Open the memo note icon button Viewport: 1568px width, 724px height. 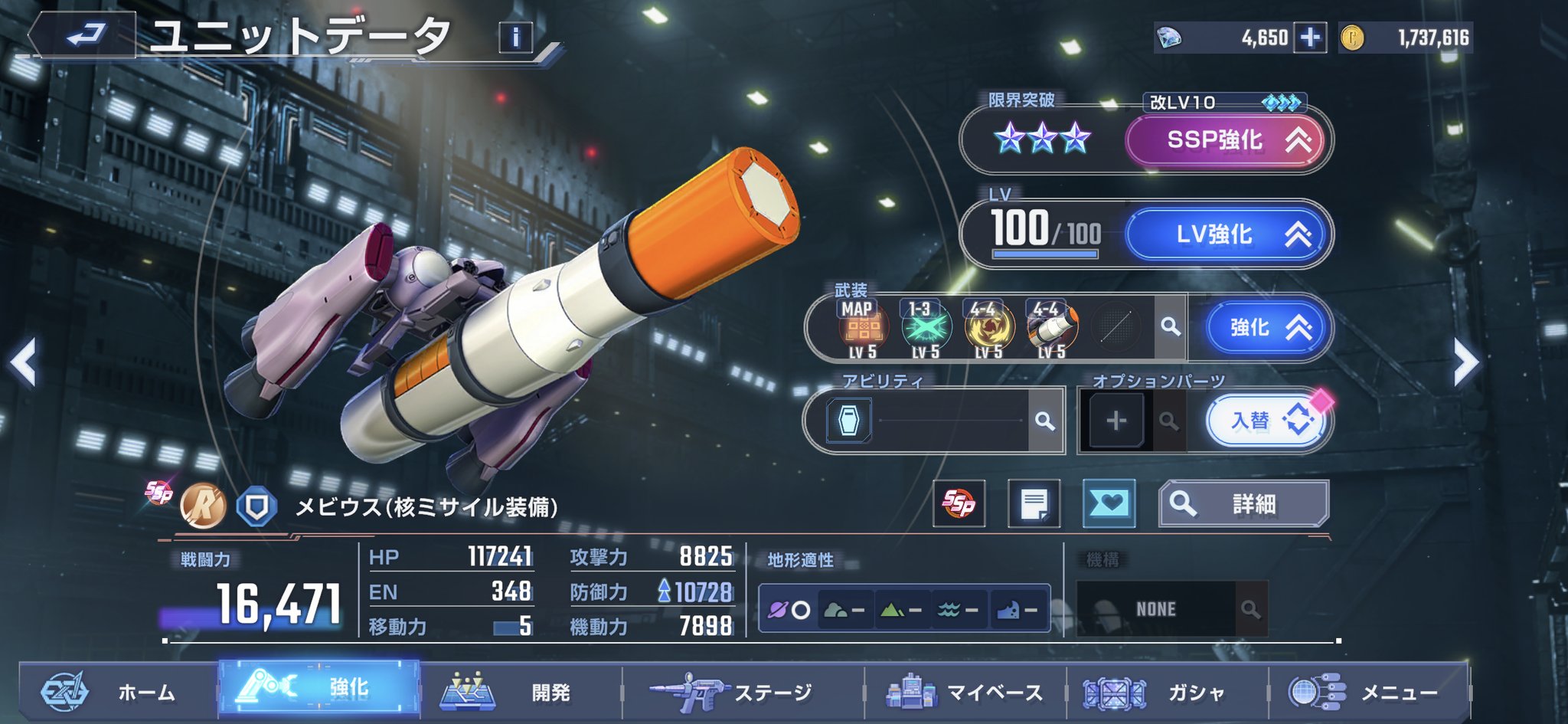pos(1034,504)
